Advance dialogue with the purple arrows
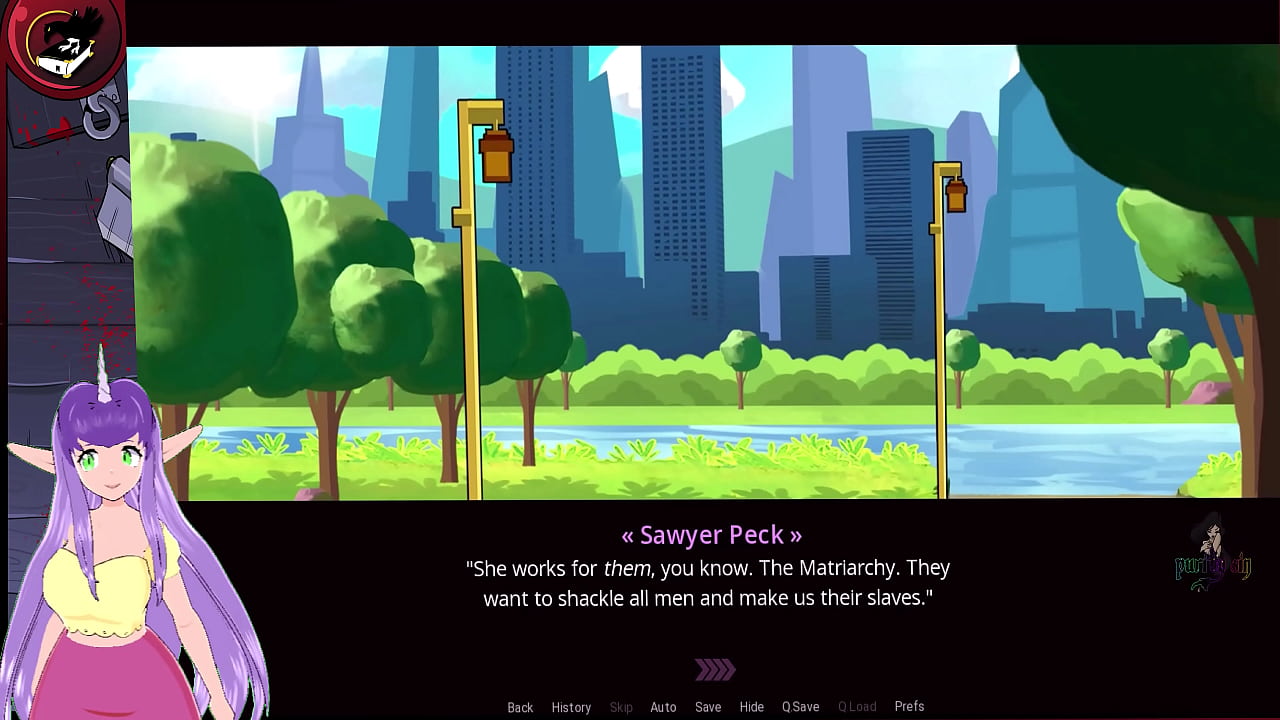The height and width of the screenshot is (720, 1280). (x=715, y=669)
